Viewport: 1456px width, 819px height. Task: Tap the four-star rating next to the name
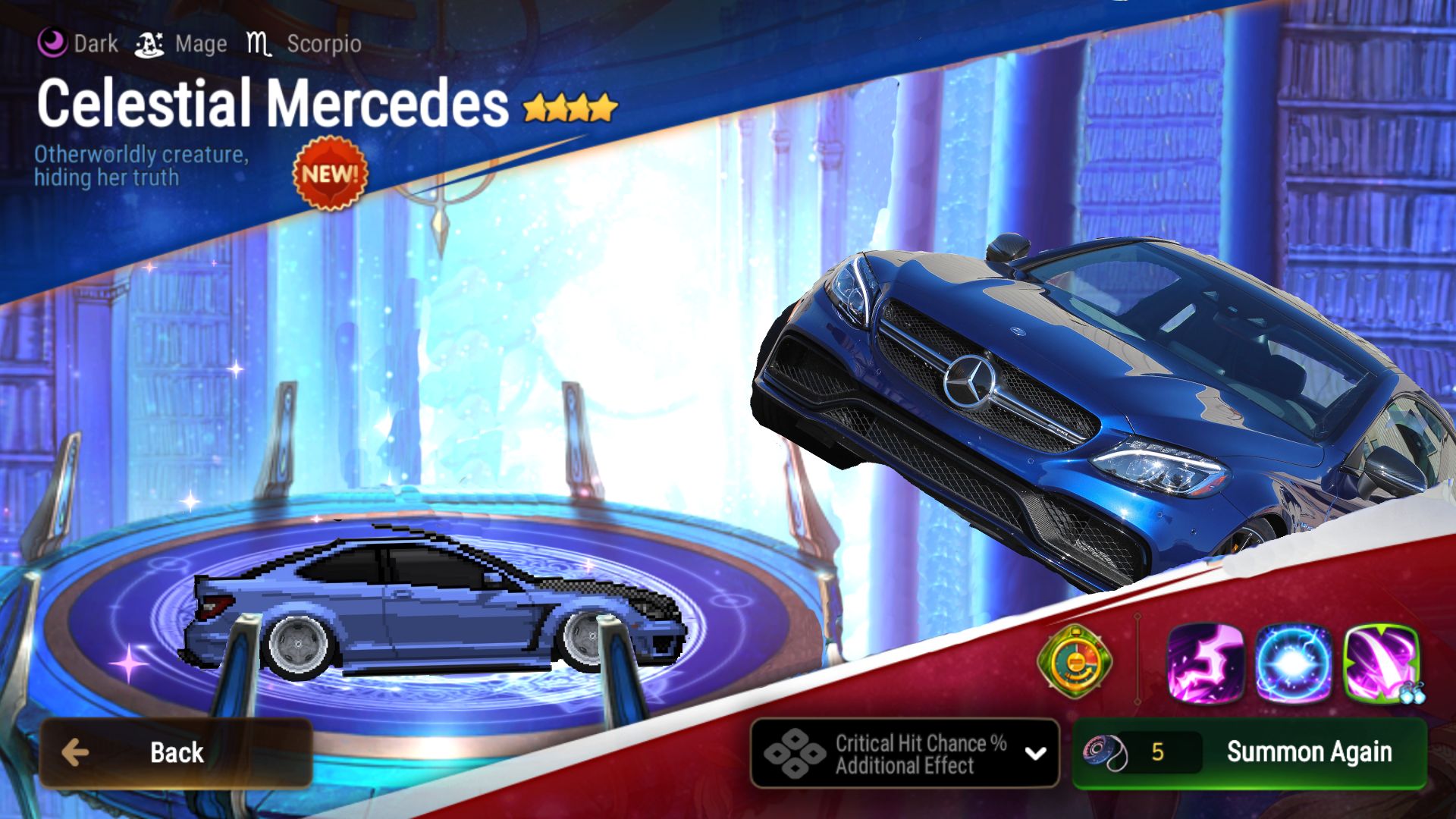[570, 106]
